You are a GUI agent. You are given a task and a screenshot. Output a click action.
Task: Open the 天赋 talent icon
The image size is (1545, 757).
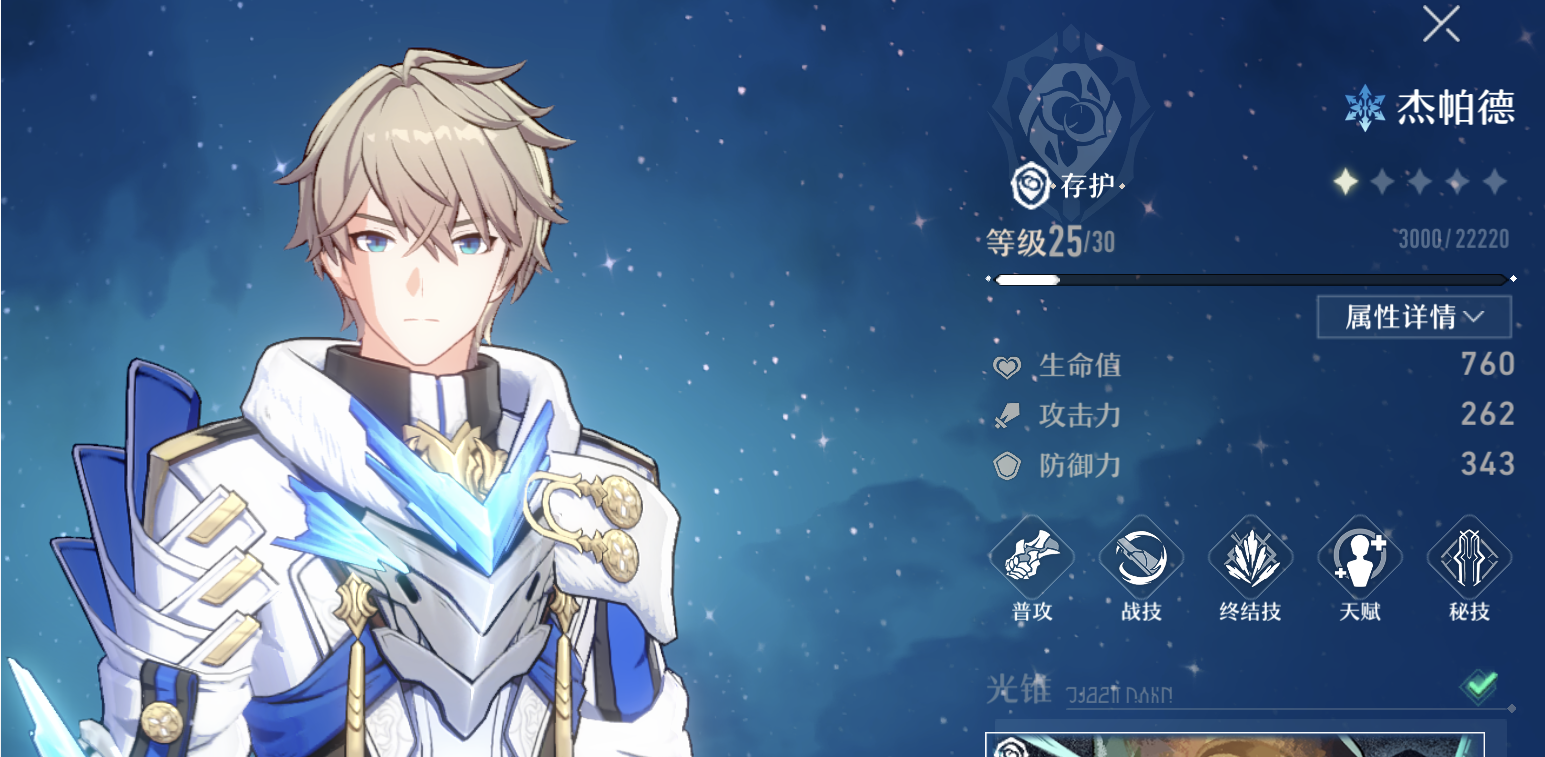click(x=1360, y=558)
